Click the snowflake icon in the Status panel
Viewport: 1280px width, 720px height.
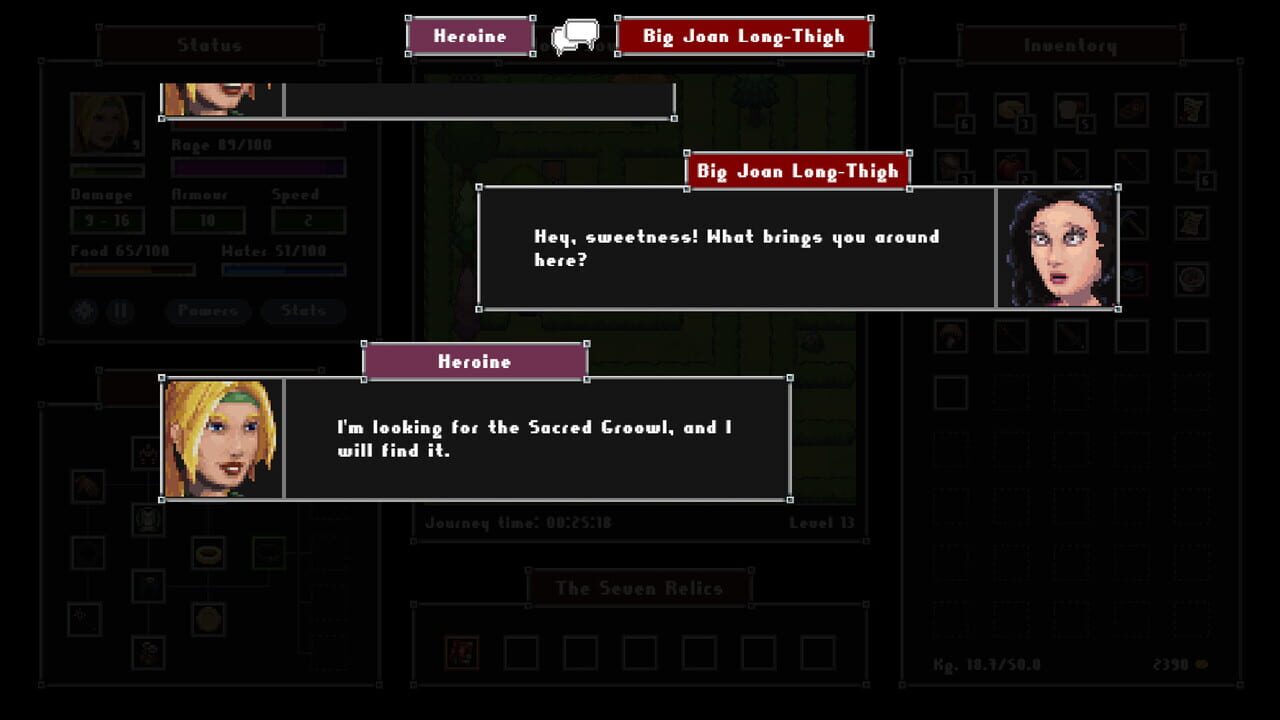[84, 311]
